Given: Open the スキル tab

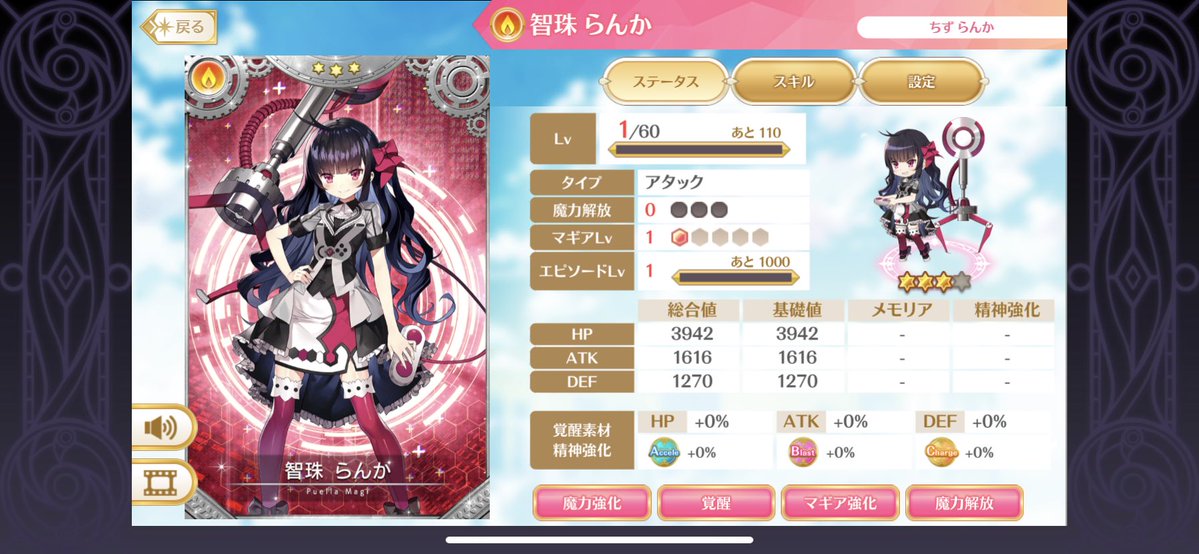Looking at the screenshot, I should [793, 82].
